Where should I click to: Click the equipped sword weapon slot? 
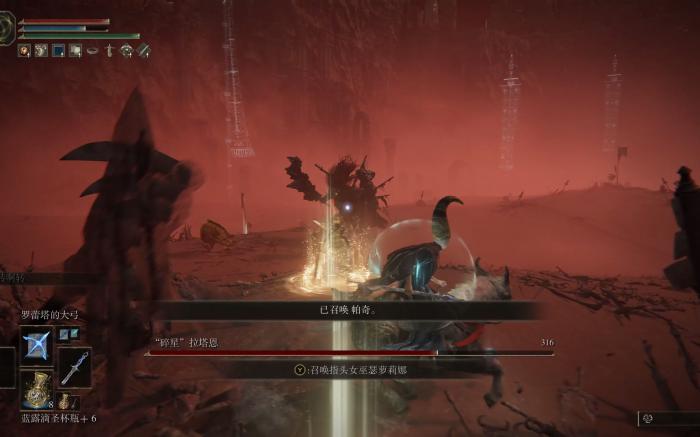pos(75,367)
